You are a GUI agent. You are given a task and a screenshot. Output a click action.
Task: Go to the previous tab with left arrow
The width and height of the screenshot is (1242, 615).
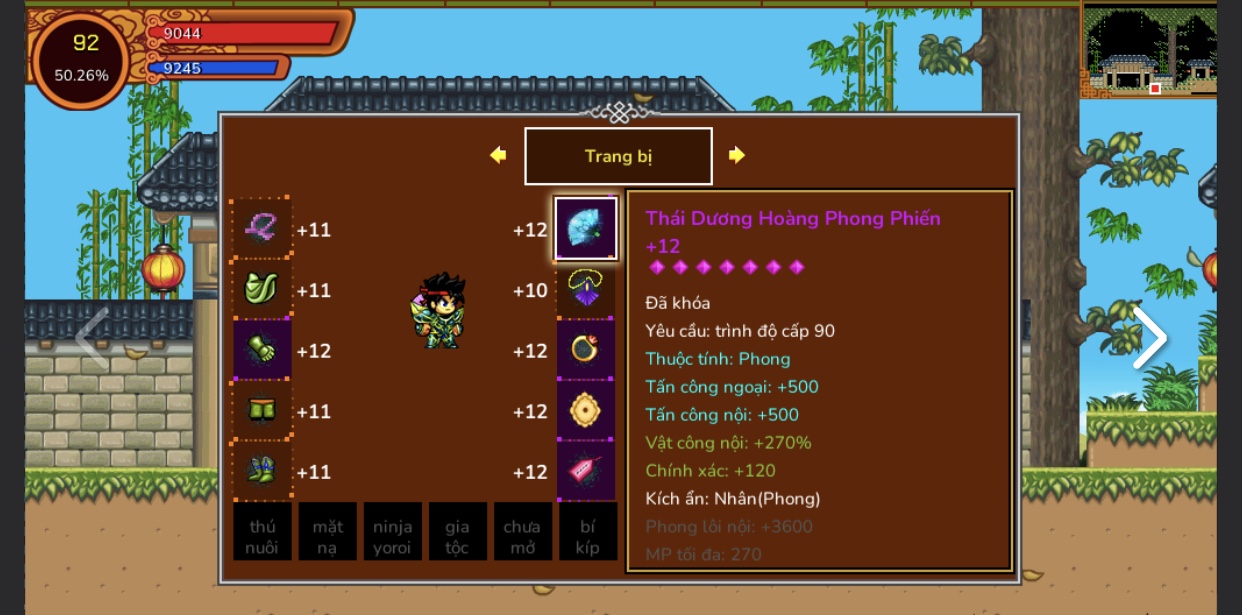click(498, 155)
